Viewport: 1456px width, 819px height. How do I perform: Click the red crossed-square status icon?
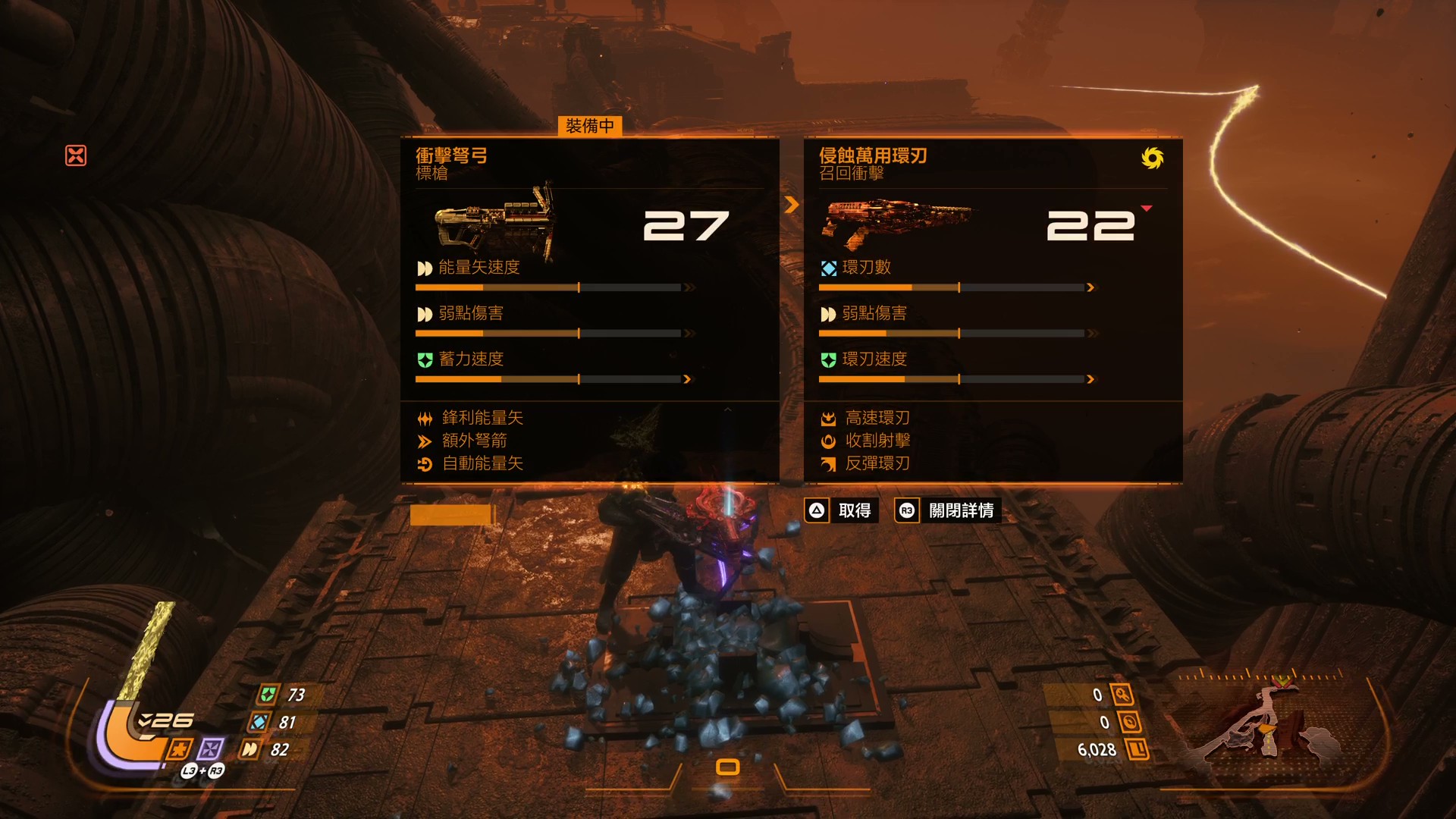coord(76,155)
